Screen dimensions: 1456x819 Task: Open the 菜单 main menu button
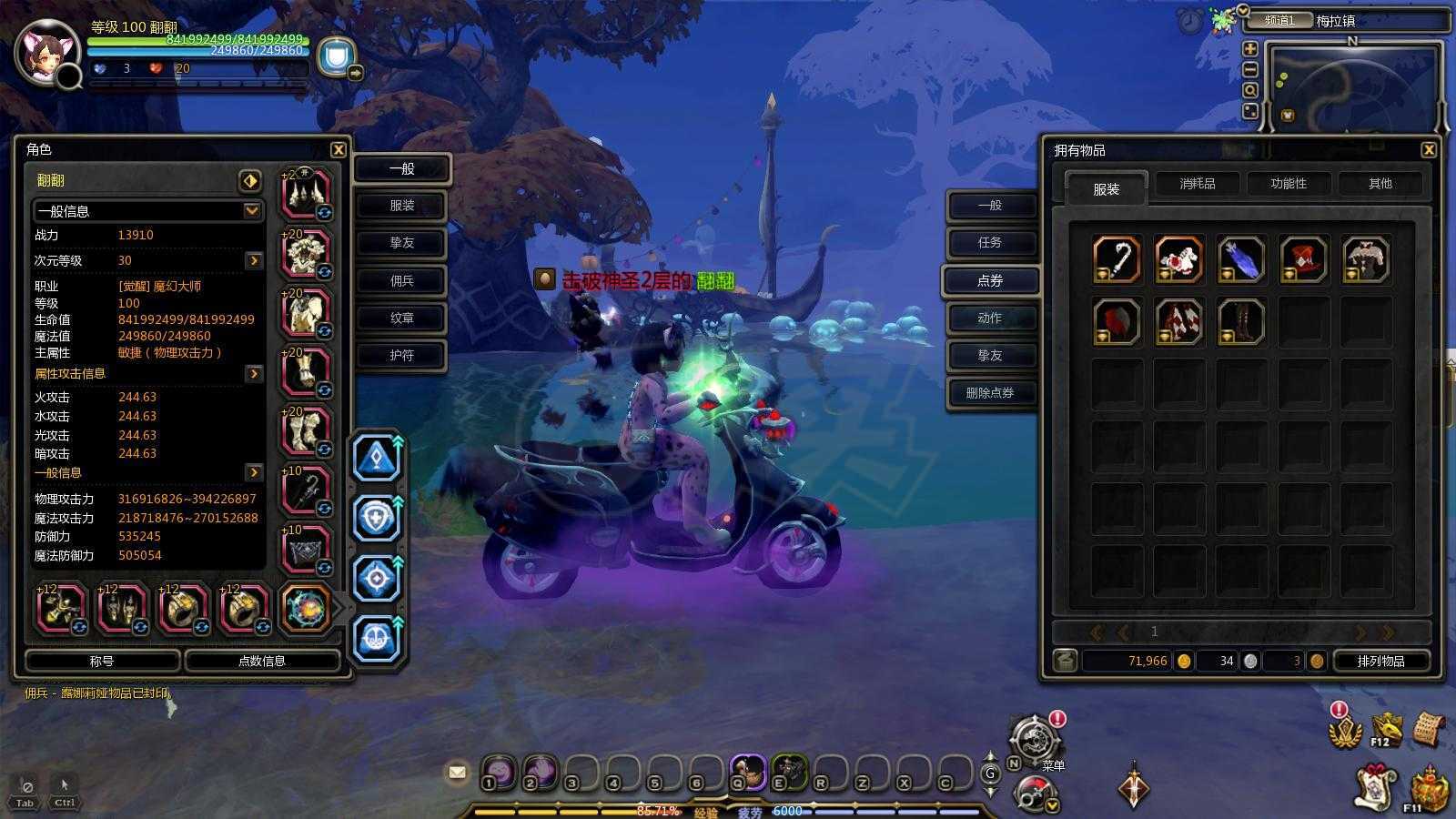1033,737
